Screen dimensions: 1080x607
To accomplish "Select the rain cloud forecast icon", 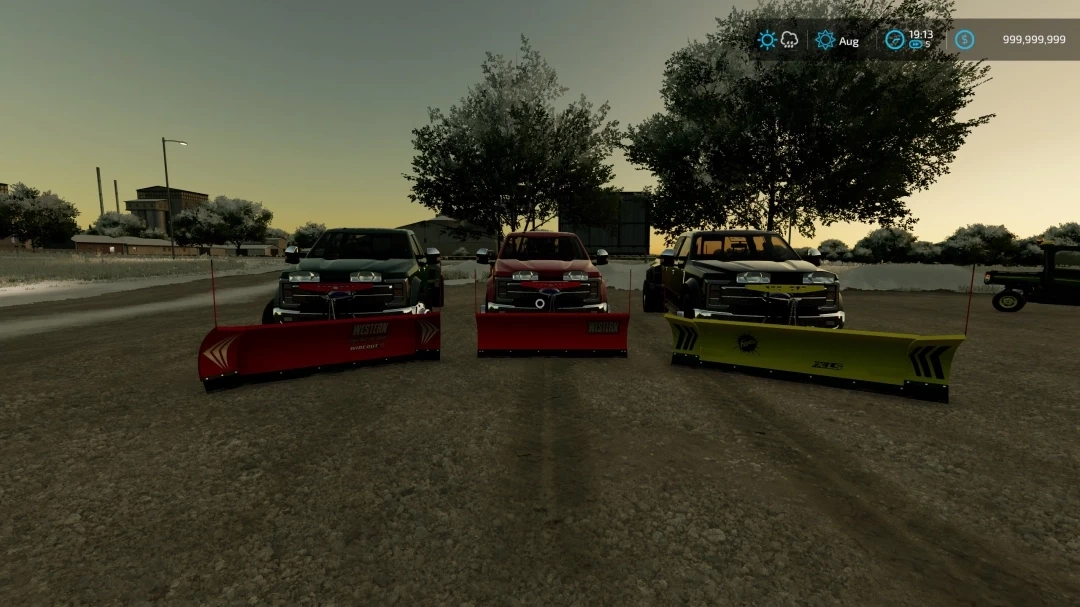I will pyautogui.click(x=790, y=40).
